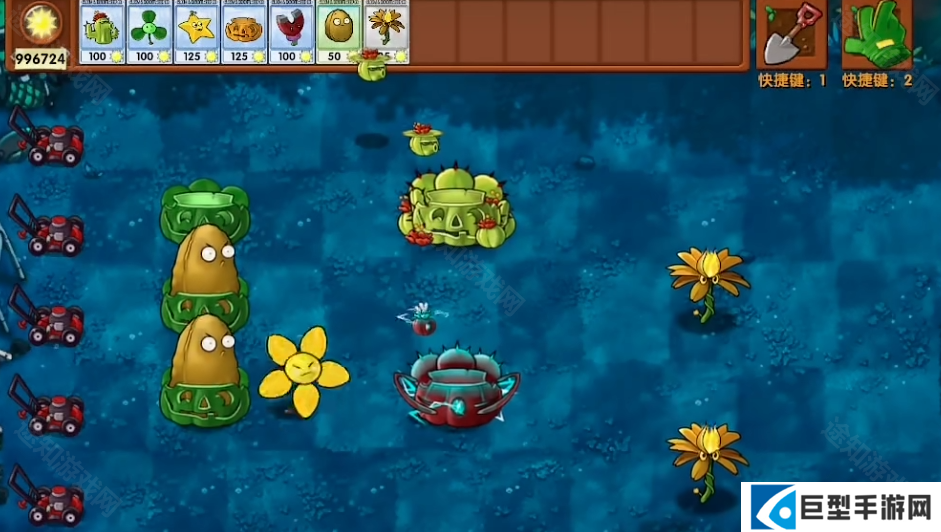Screen dimensions: 941x532
Task: Select the Wall-nut seed card
Action: (x=339, y=33)
